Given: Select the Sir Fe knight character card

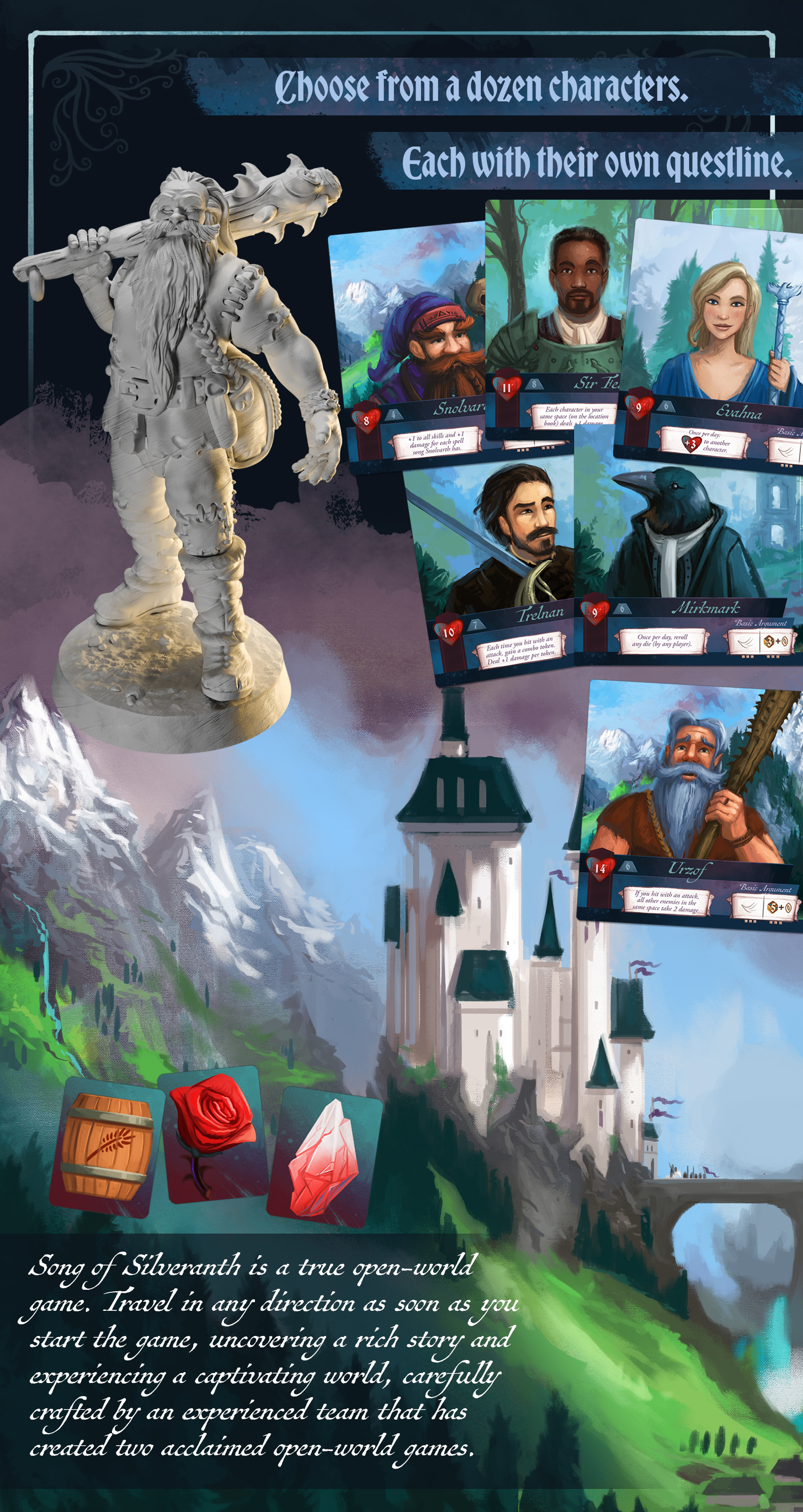Looking at the screenshot, I should (555, 311).
